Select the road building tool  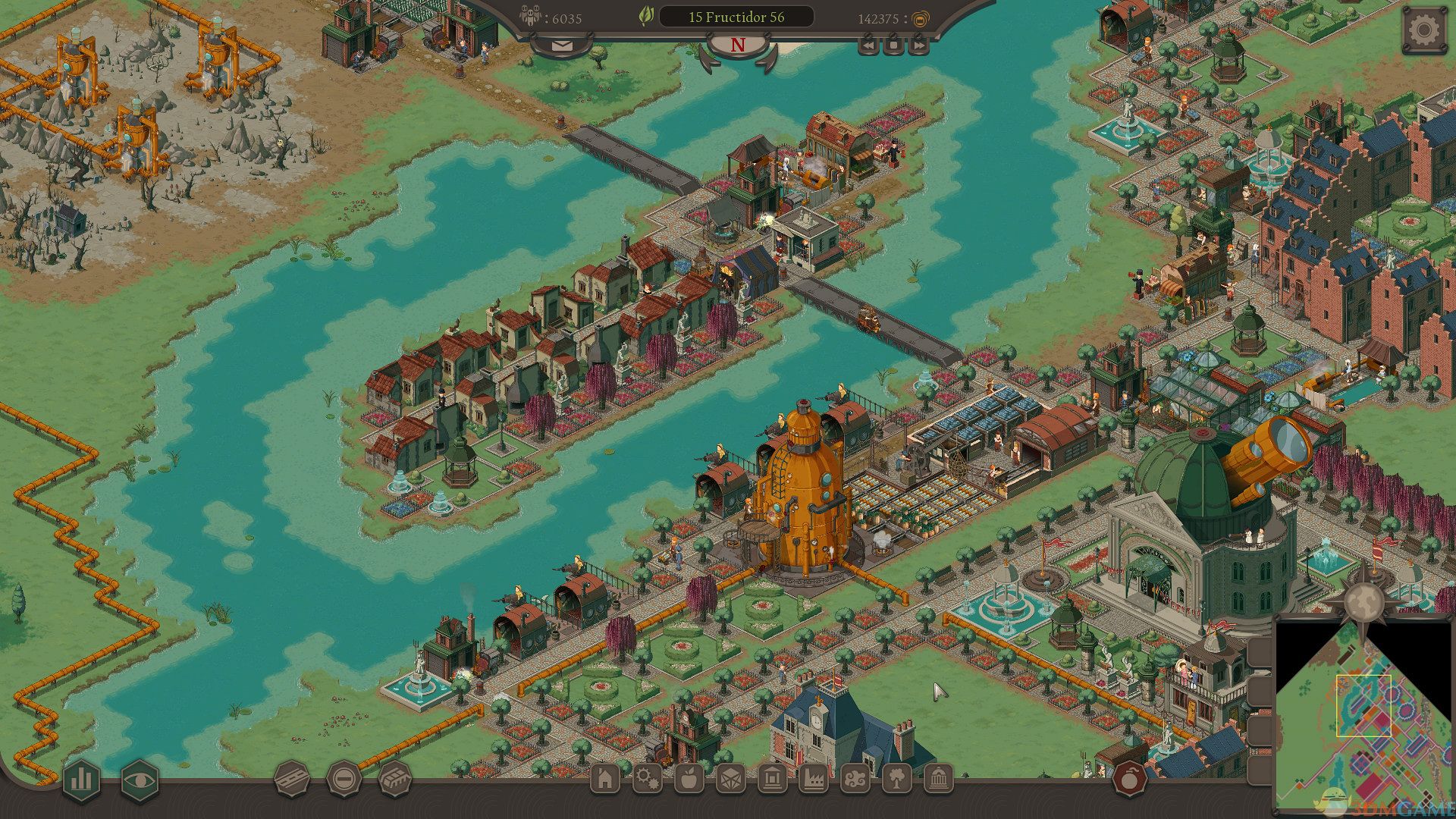pos(292,779)
